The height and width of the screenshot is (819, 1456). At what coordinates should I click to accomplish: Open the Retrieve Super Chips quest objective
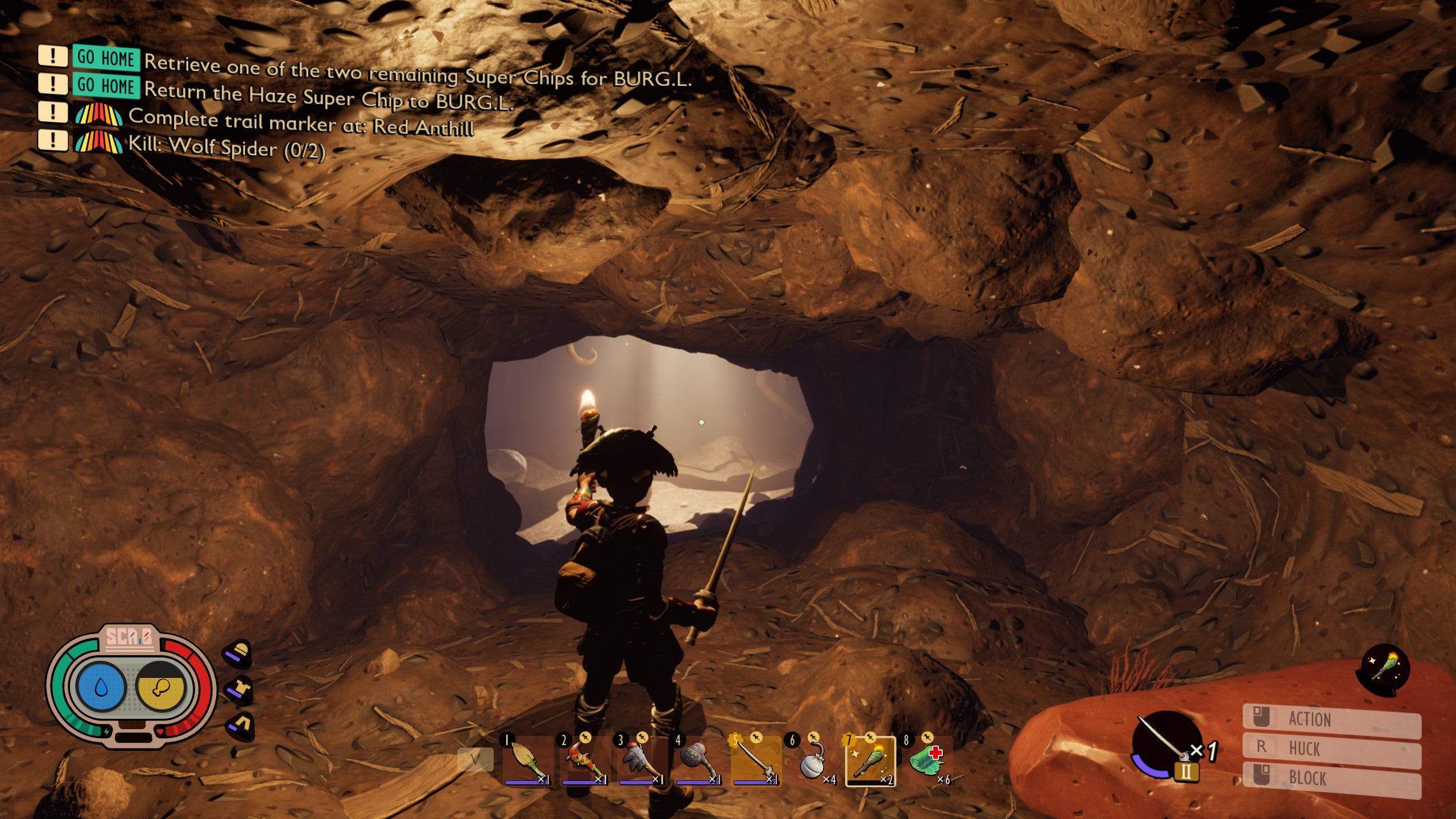[x=417, y=71]
